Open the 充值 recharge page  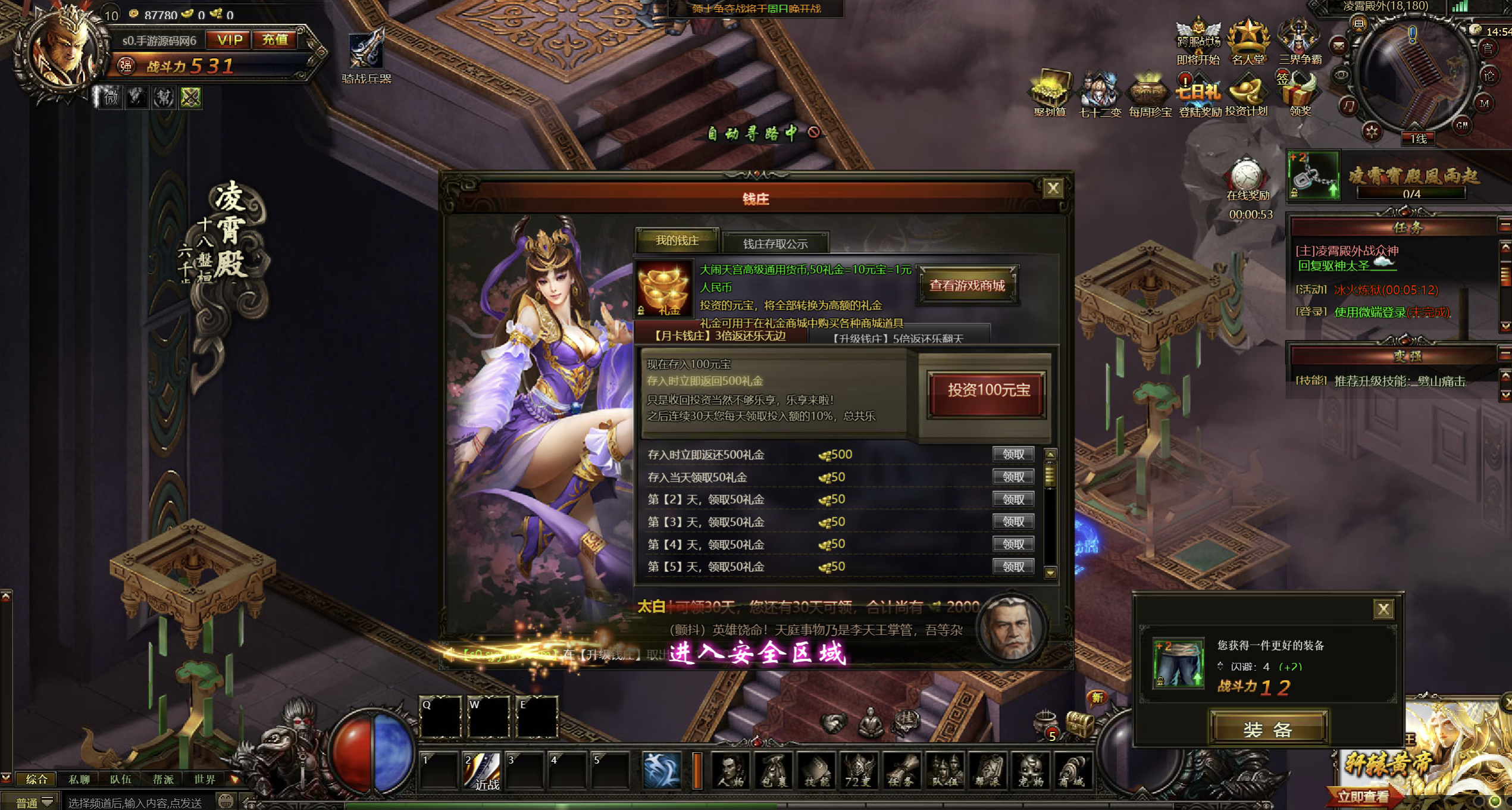pyautogui.click(x=275, y=40)
